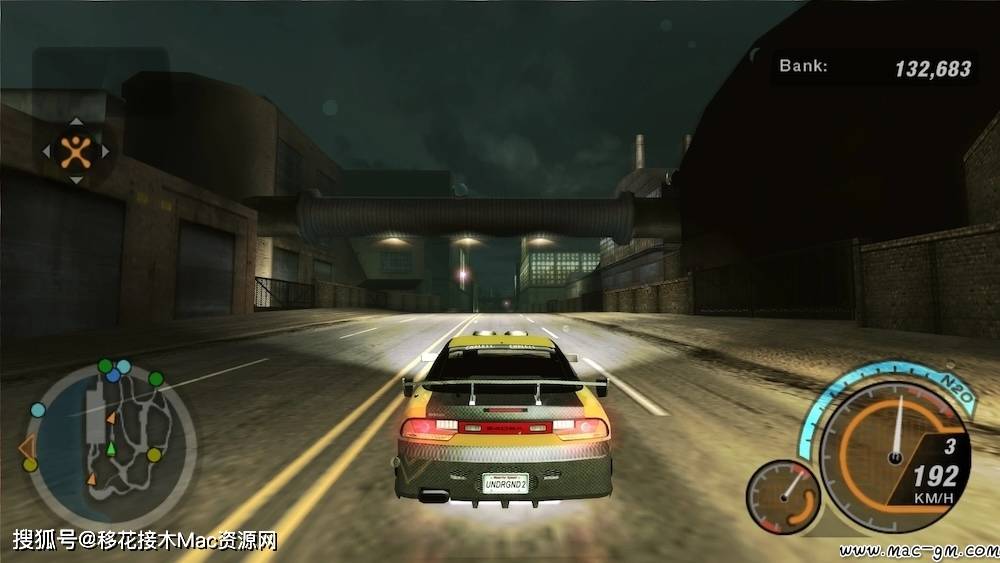The width and height of the screenshot is (1000, 563).
Task: Choose the down arrow below the orange figure
Action: tap(76, 180)
